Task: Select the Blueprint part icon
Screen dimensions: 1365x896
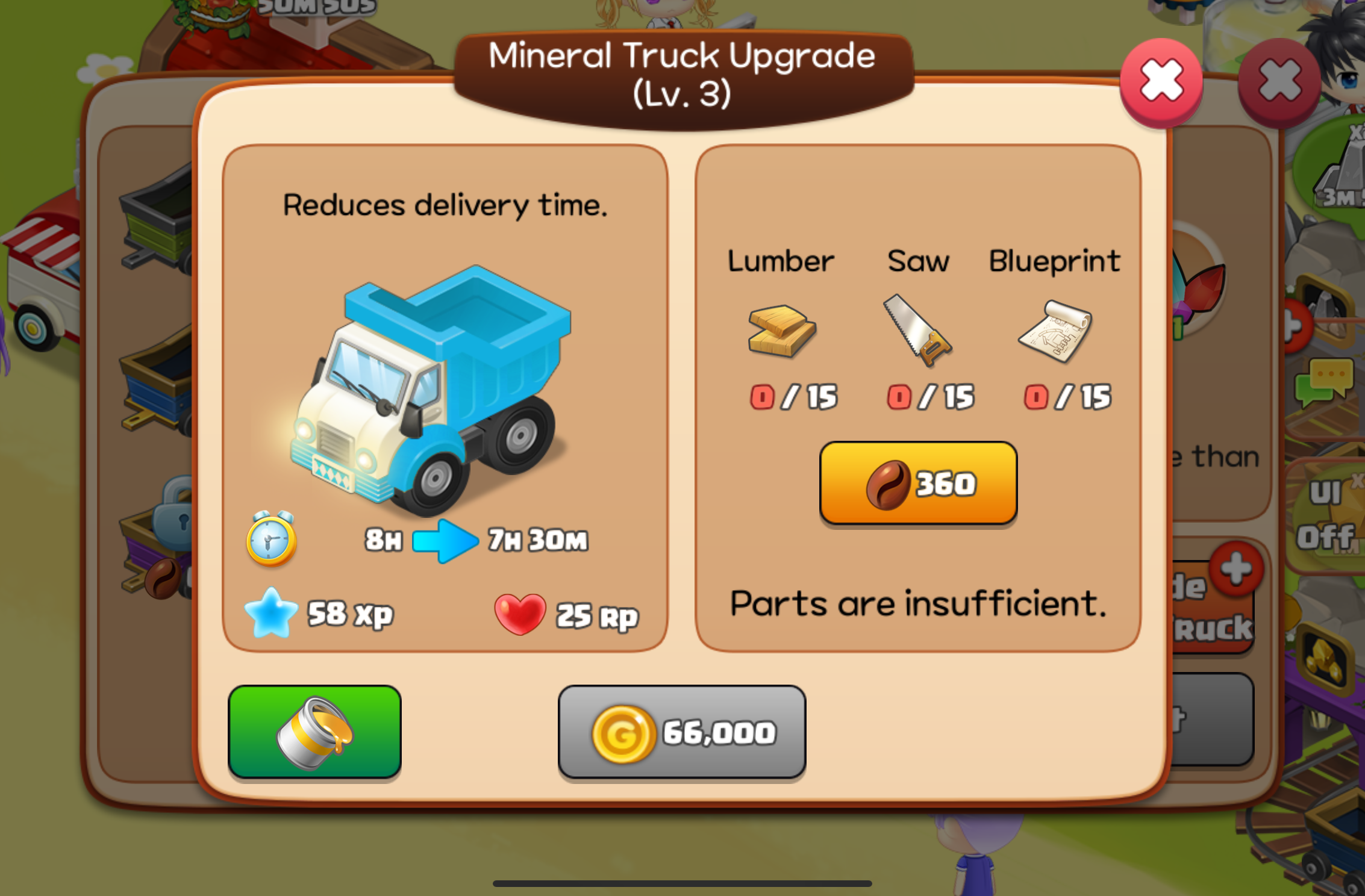Action: pyautogui.click(x=1055, y=331)
